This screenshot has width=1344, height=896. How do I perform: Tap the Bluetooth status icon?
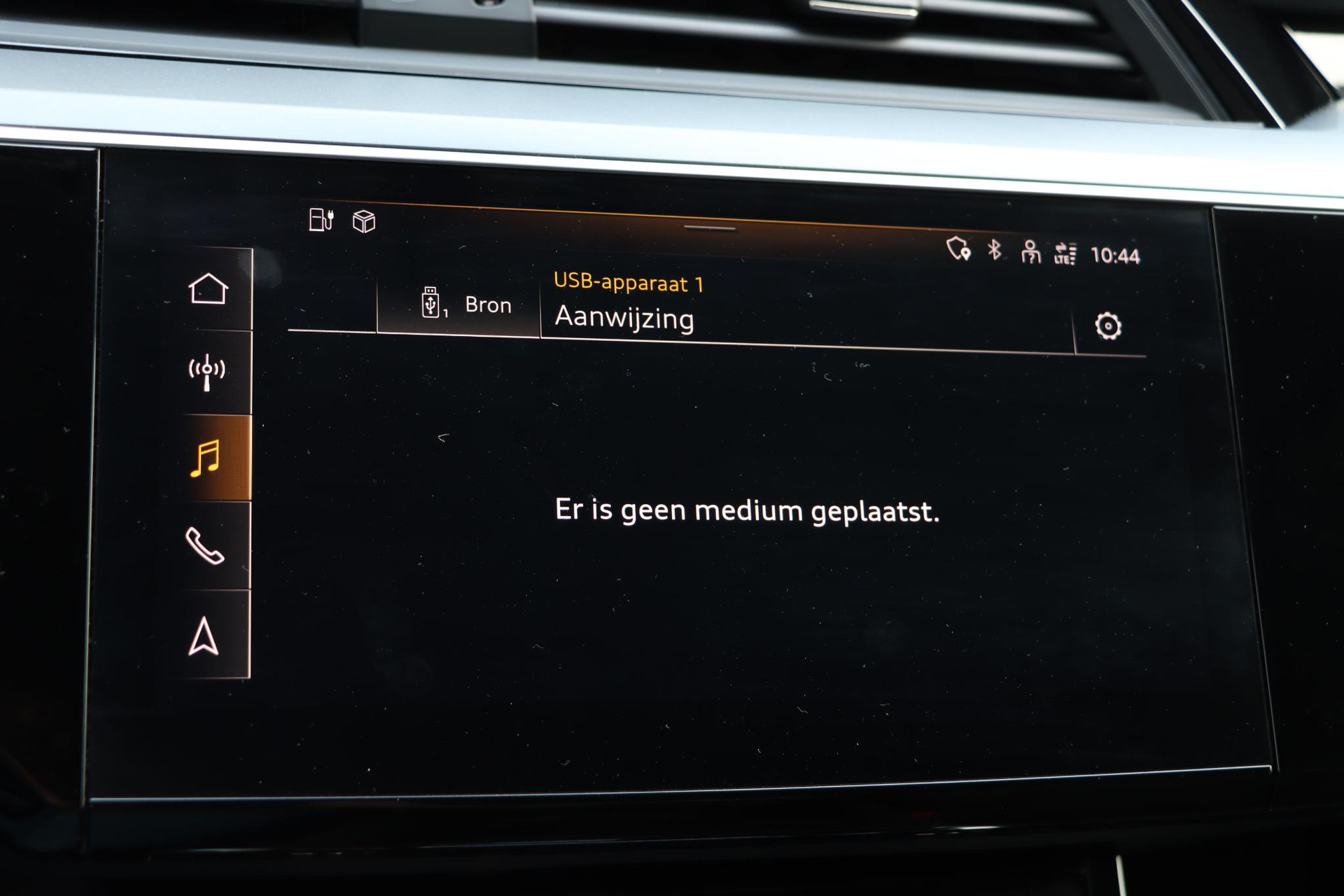coord(994,250)
